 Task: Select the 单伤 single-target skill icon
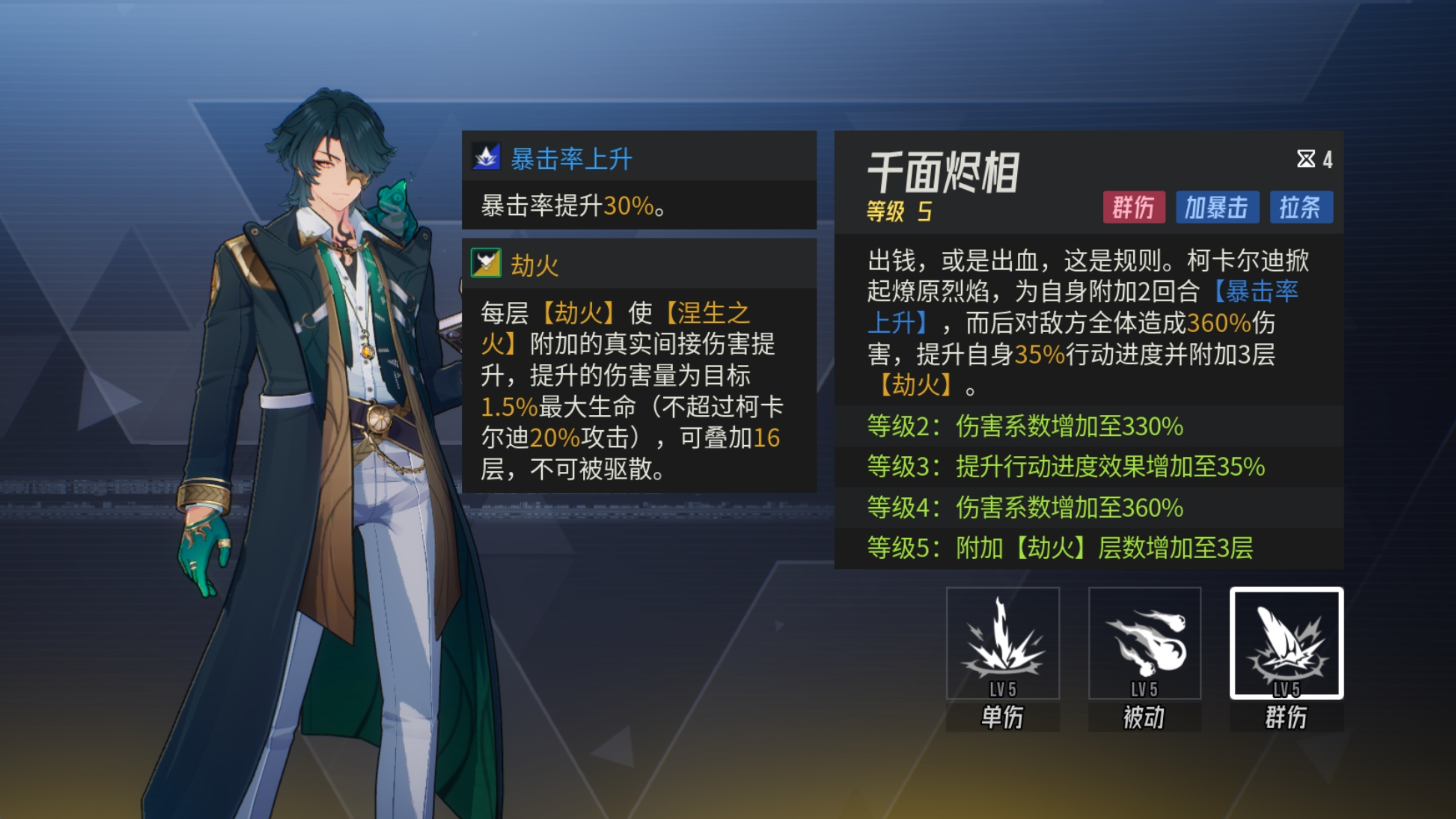tap(1002, 643)
